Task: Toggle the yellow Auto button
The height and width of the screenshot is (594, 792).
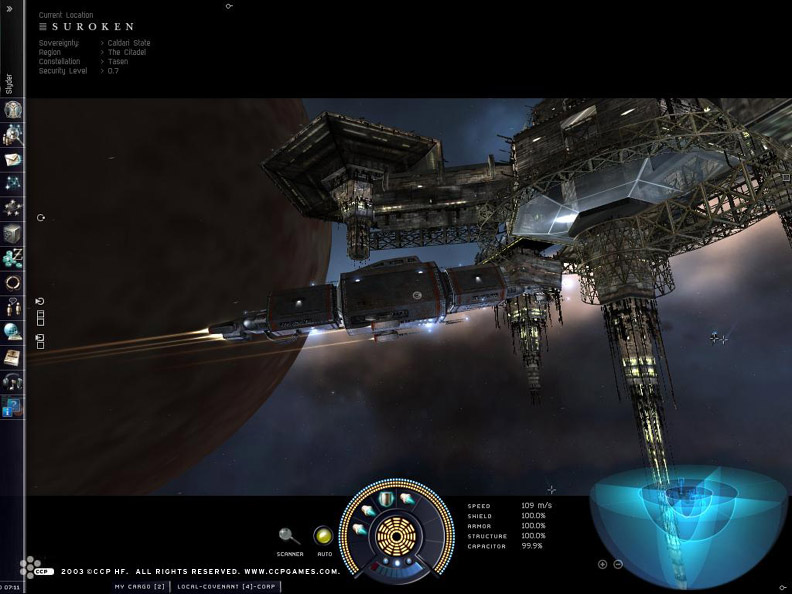Action: (323, 536)
